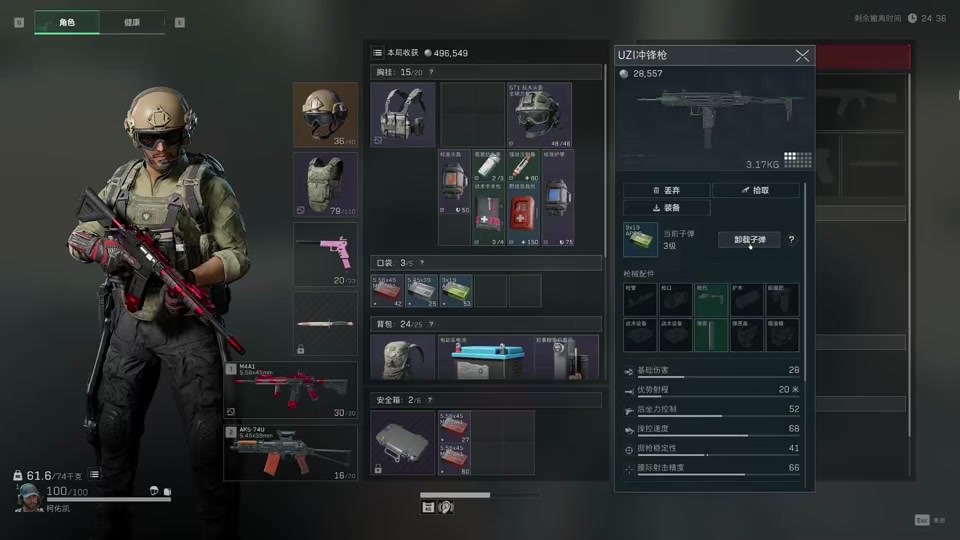The width and height of the screenshot is (960, 540).
Task: Select the blue car battery in backpack
Action: (488, 360)
